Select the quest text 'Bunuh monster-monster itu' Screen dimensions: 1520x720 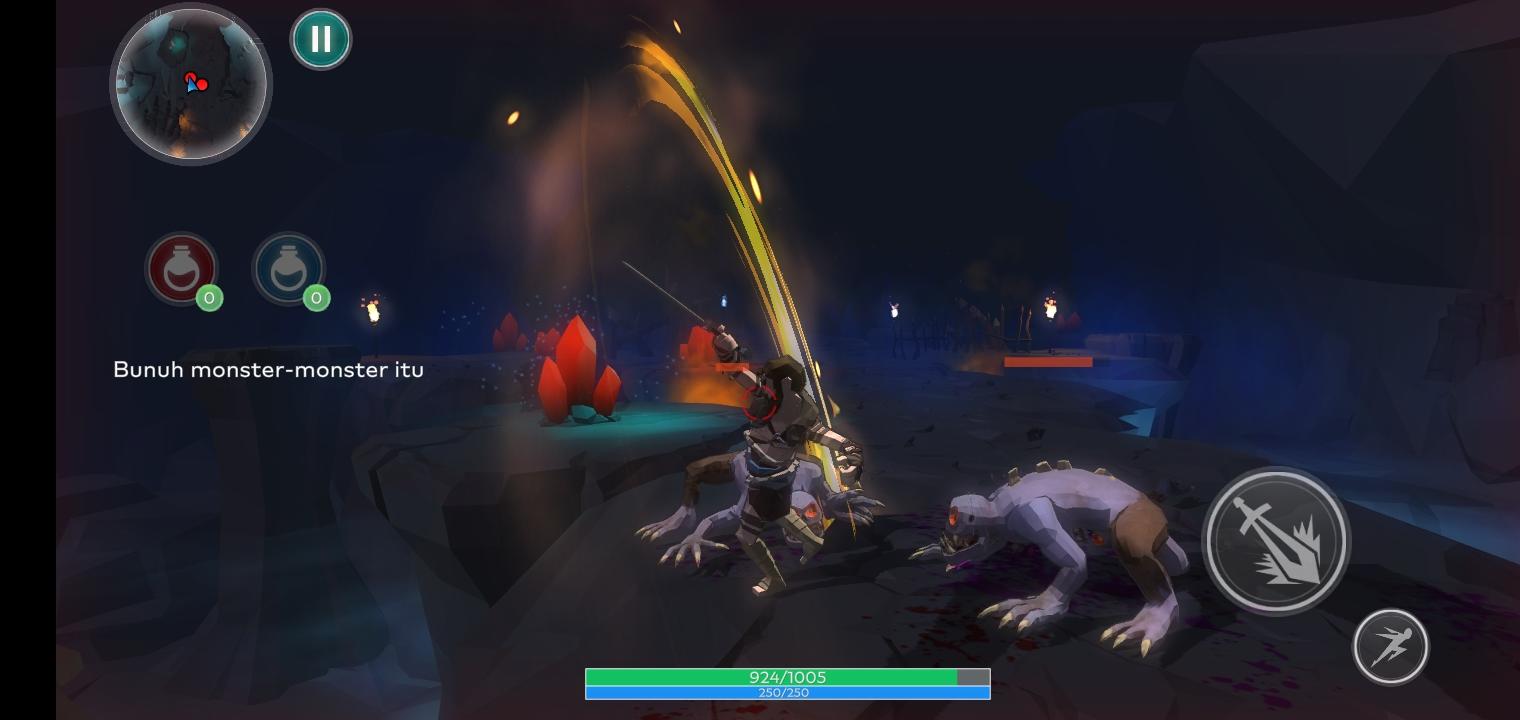click(x=267, y=369)
